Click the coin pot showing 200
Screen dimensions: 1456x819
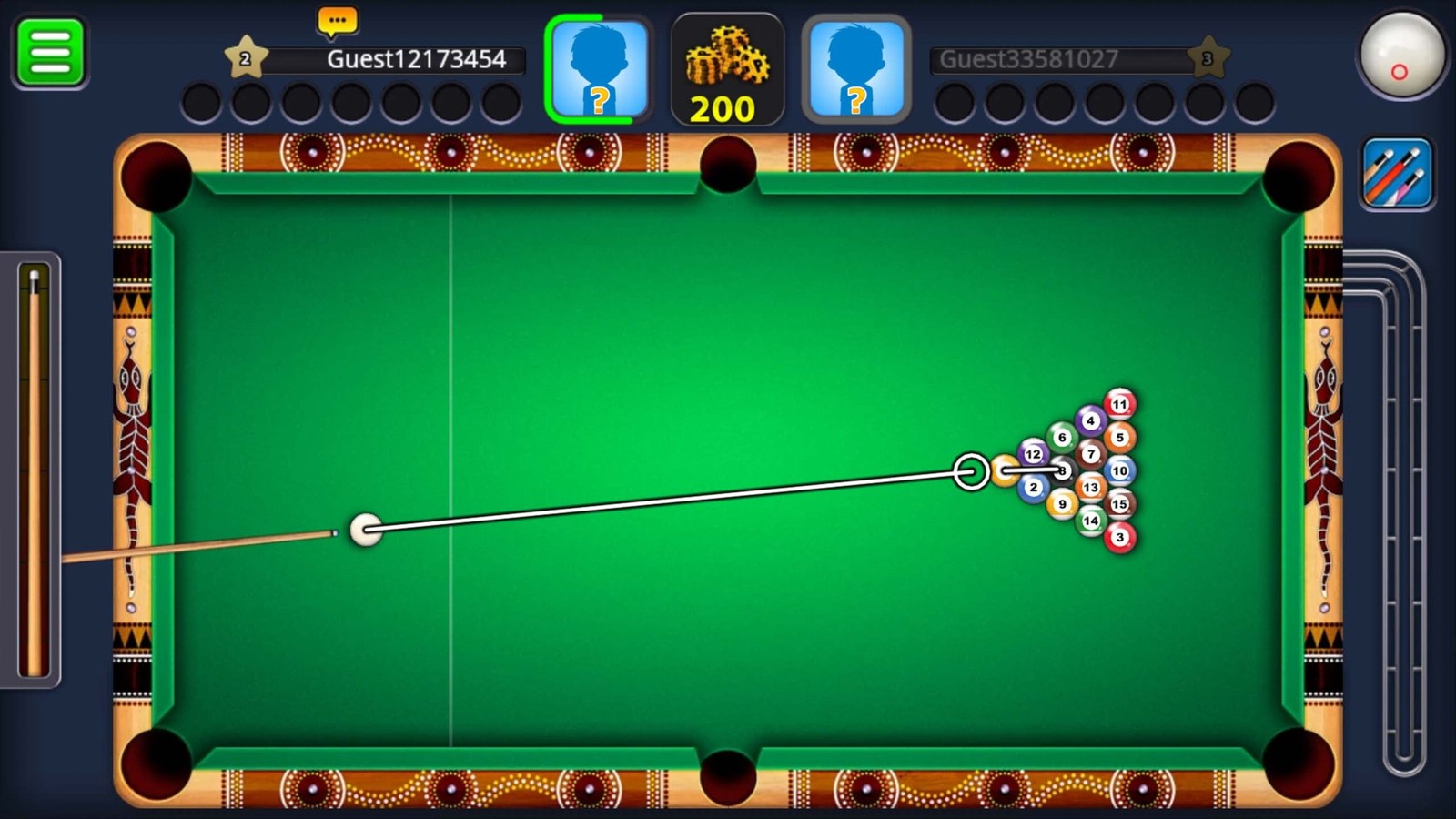[x=727, y=68]
